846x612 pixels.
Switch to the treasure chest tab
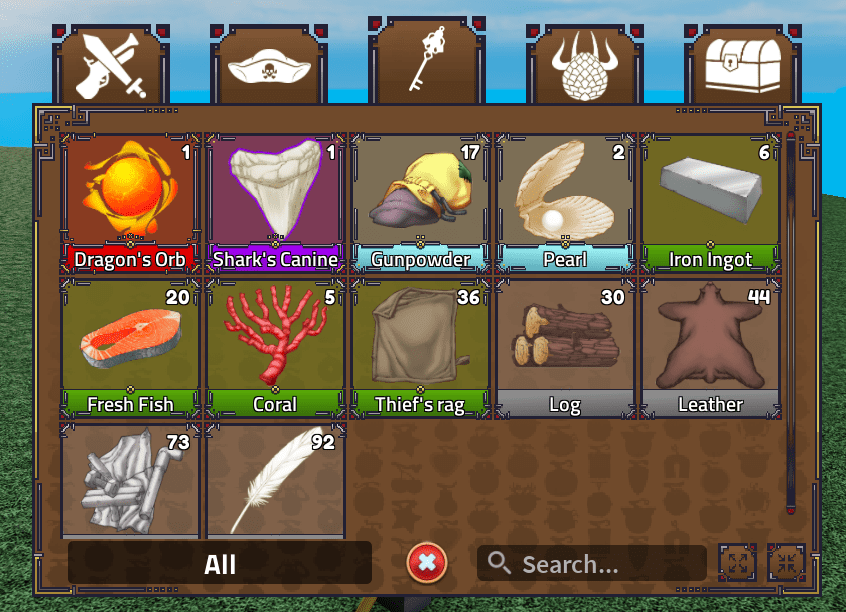click(x=735, y=67)
